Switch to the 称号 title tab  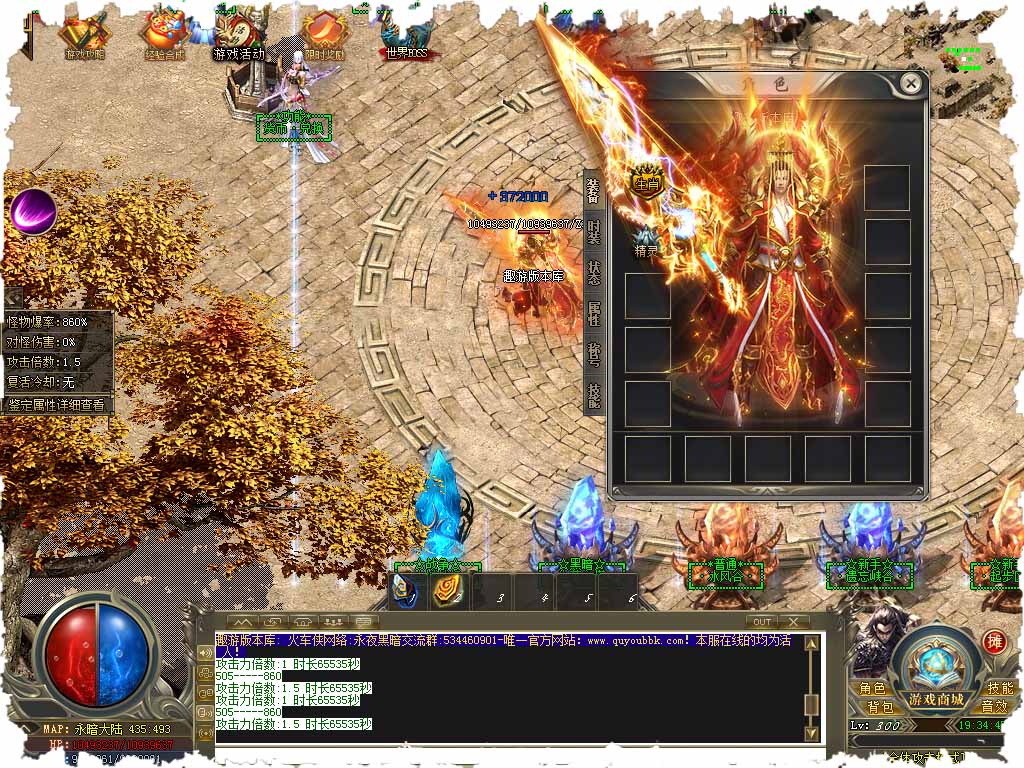tap(593, 354)
